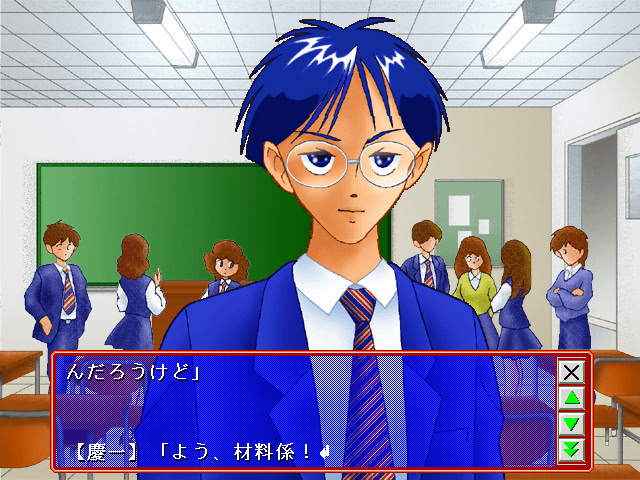Click the single green down arrow button
640x480 pixels.
(571, 424)
